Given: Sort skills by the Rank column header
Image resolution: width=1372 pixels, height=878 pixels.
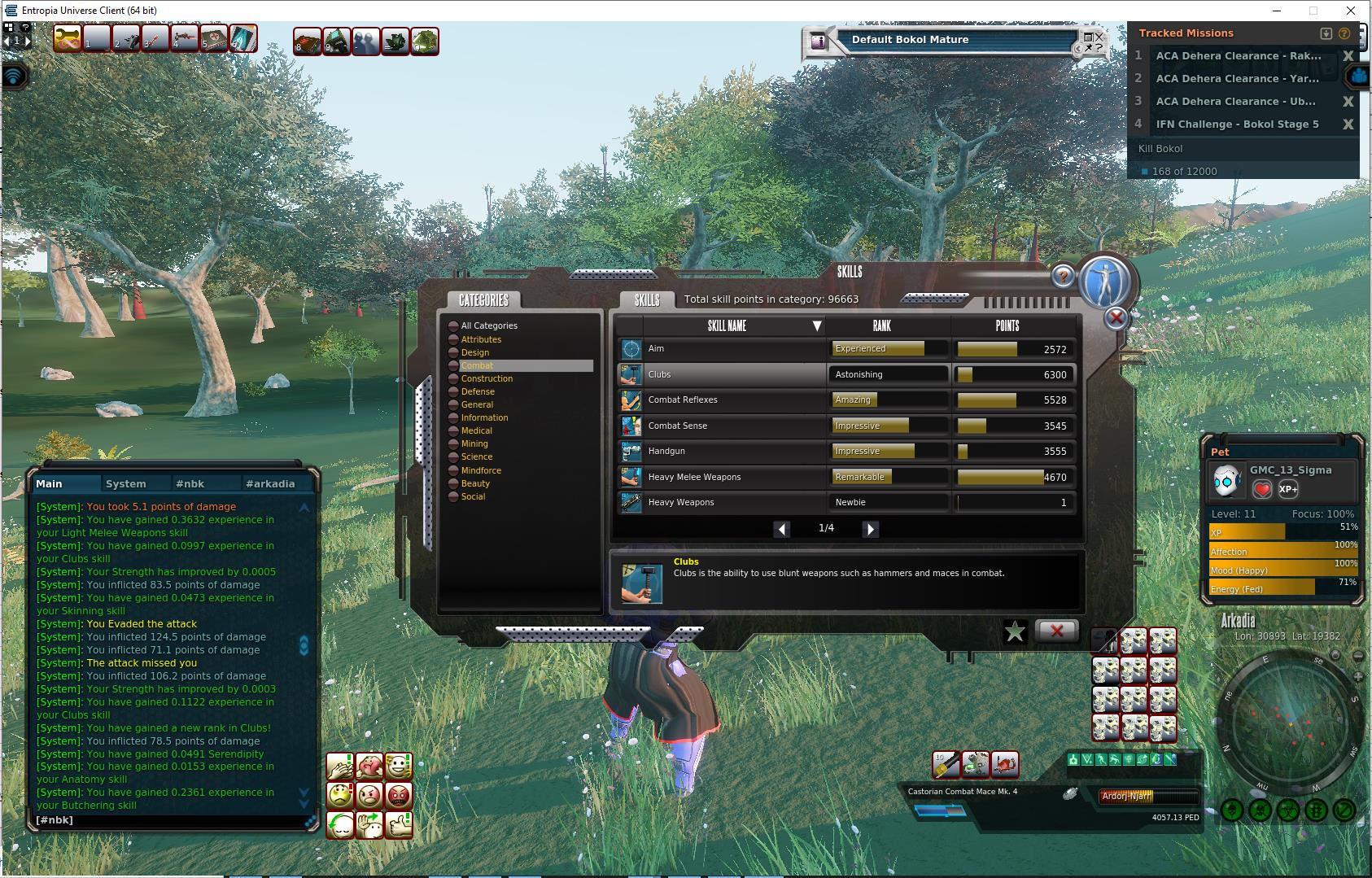Looking at the screenshot, I should coord(882,325).
